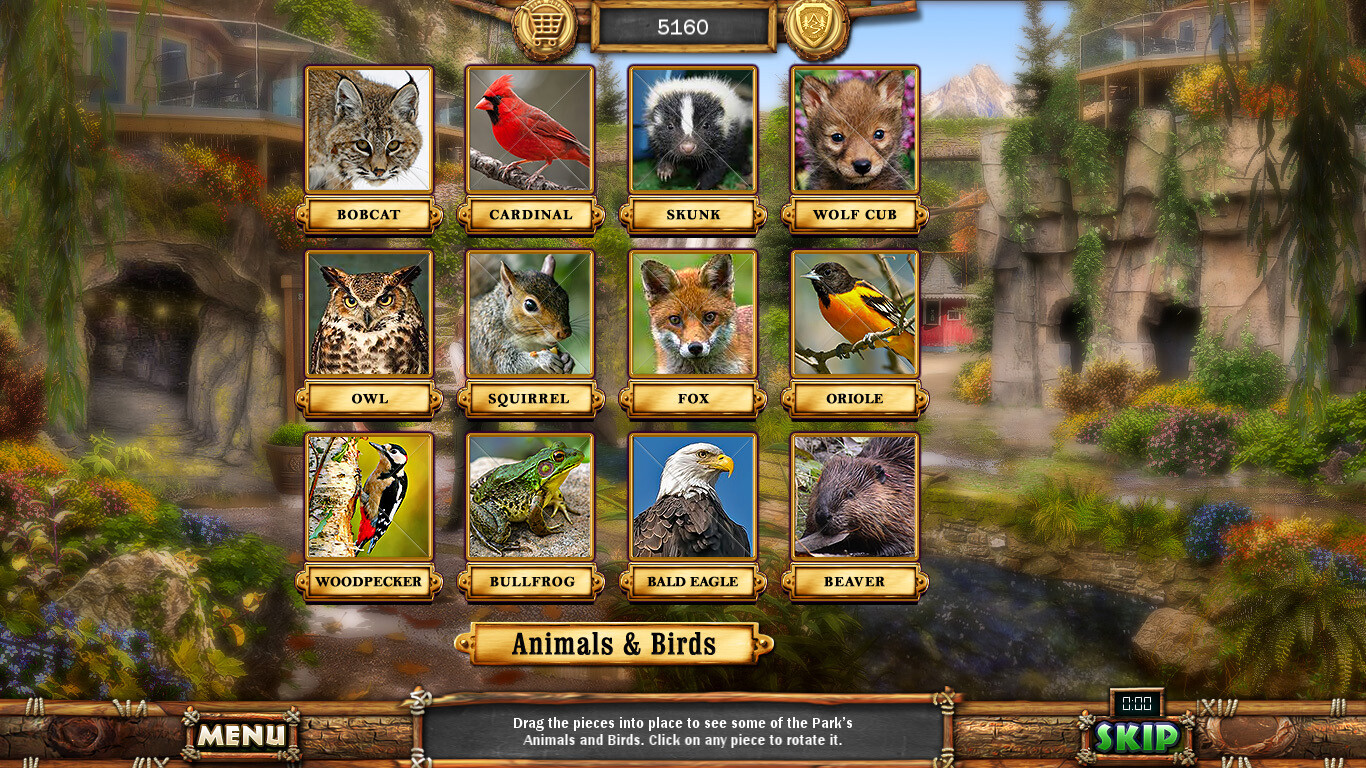Open the shopping cart store

click(x=543, y=27)
